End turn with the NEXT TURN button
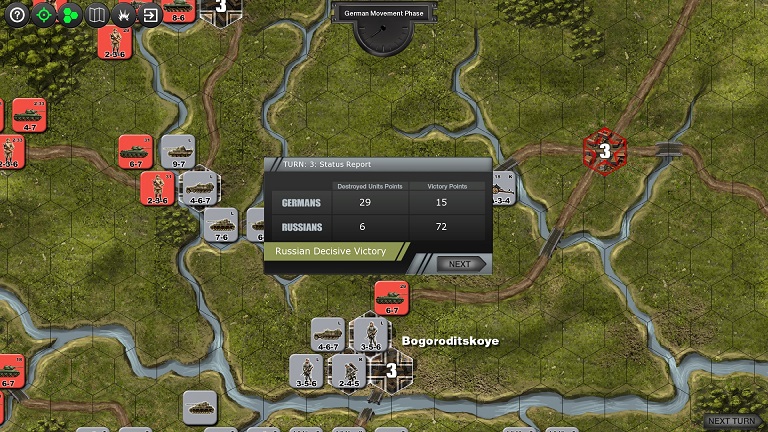The width and height of the screenshot is (768, 432). pos(734,421)
